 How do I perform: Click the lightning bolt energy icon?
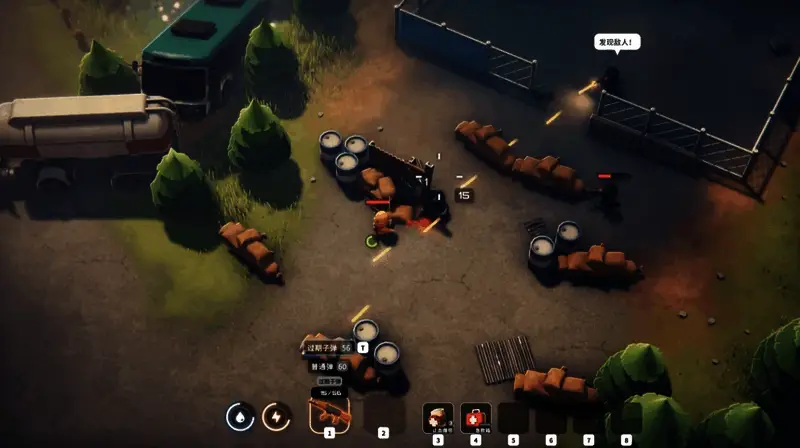click(x=276, y=416)
